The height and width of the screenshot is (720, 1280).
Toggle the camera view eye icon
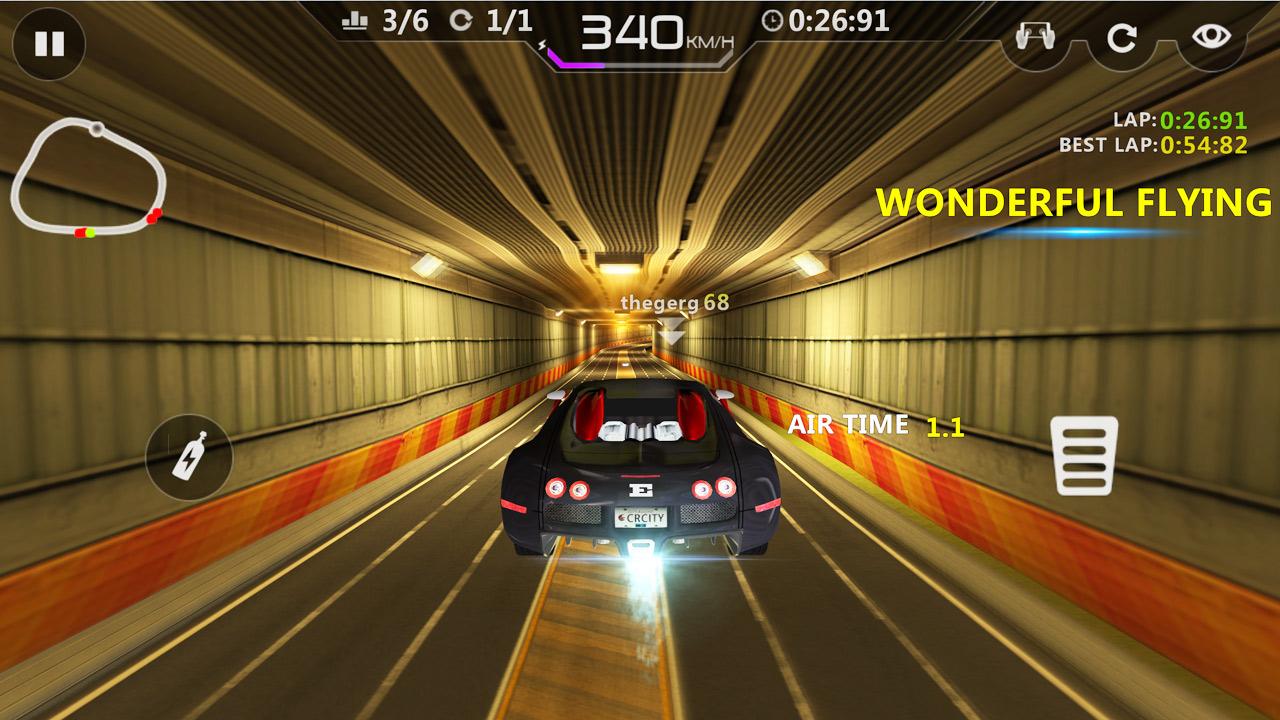pos(1211,38)
